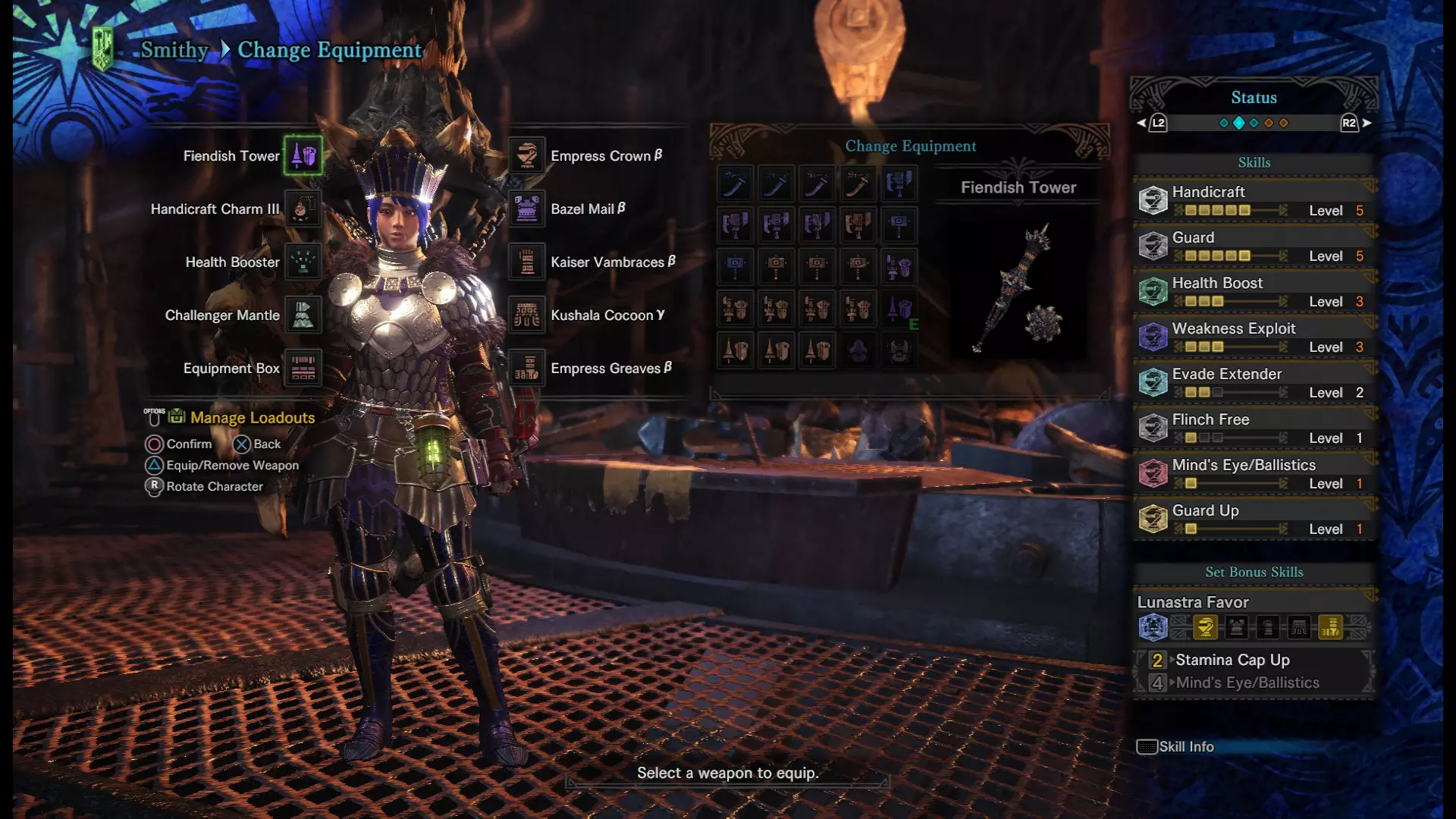Pick the equipped weapon marked with E
This screenshot has height=819, width=1456.
[899, 309]
